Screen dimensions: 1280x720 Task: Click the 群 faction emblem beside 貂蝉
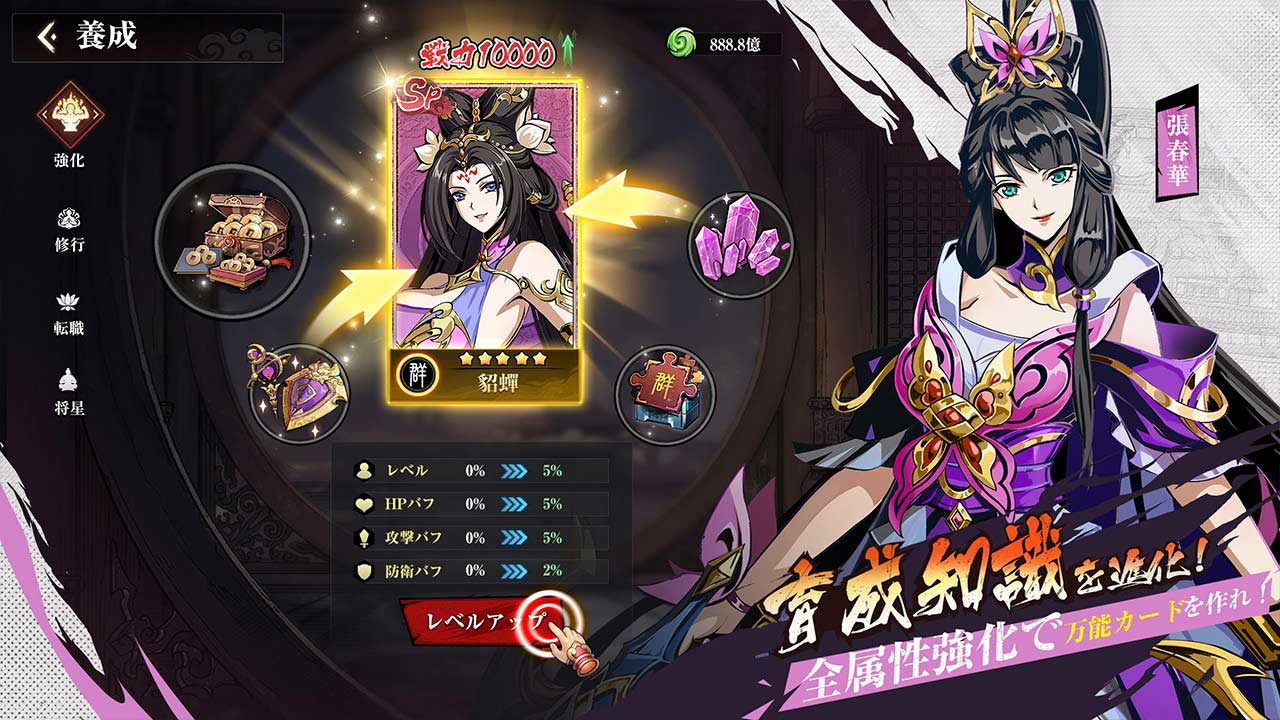(419, 375)
